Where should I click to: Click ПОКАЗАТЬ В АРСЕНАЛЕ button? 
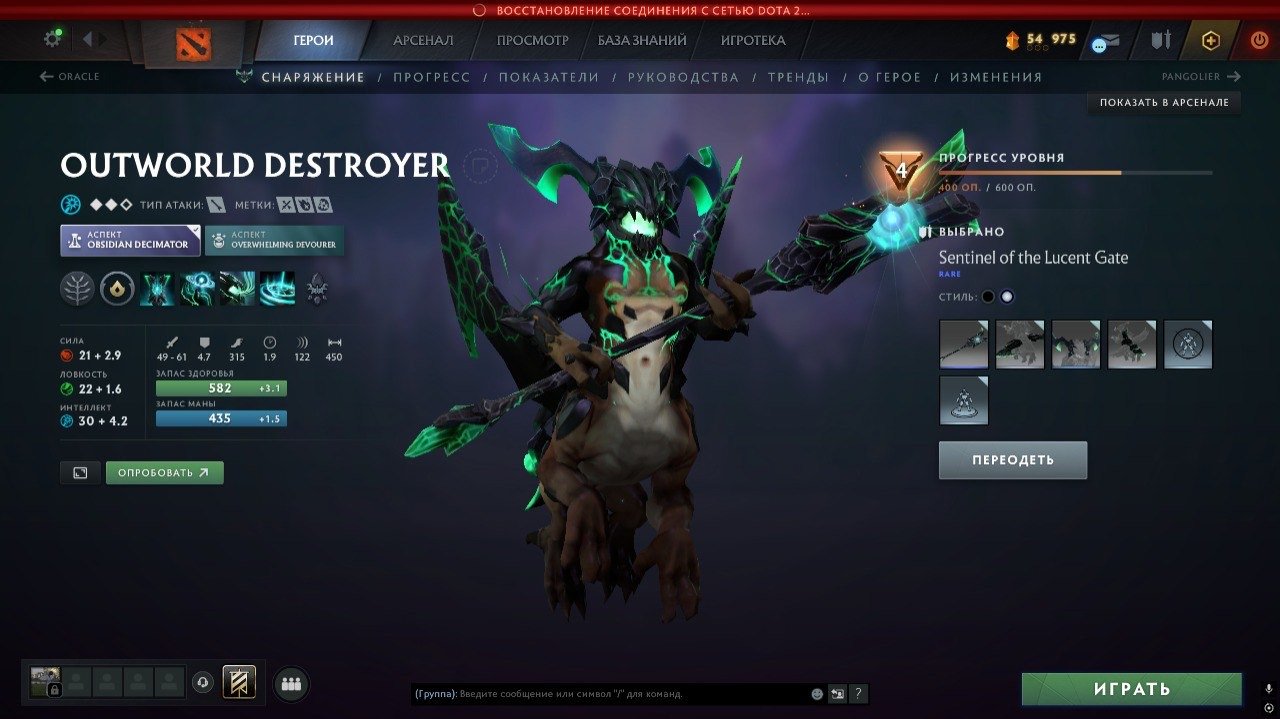click(1164, 102)
